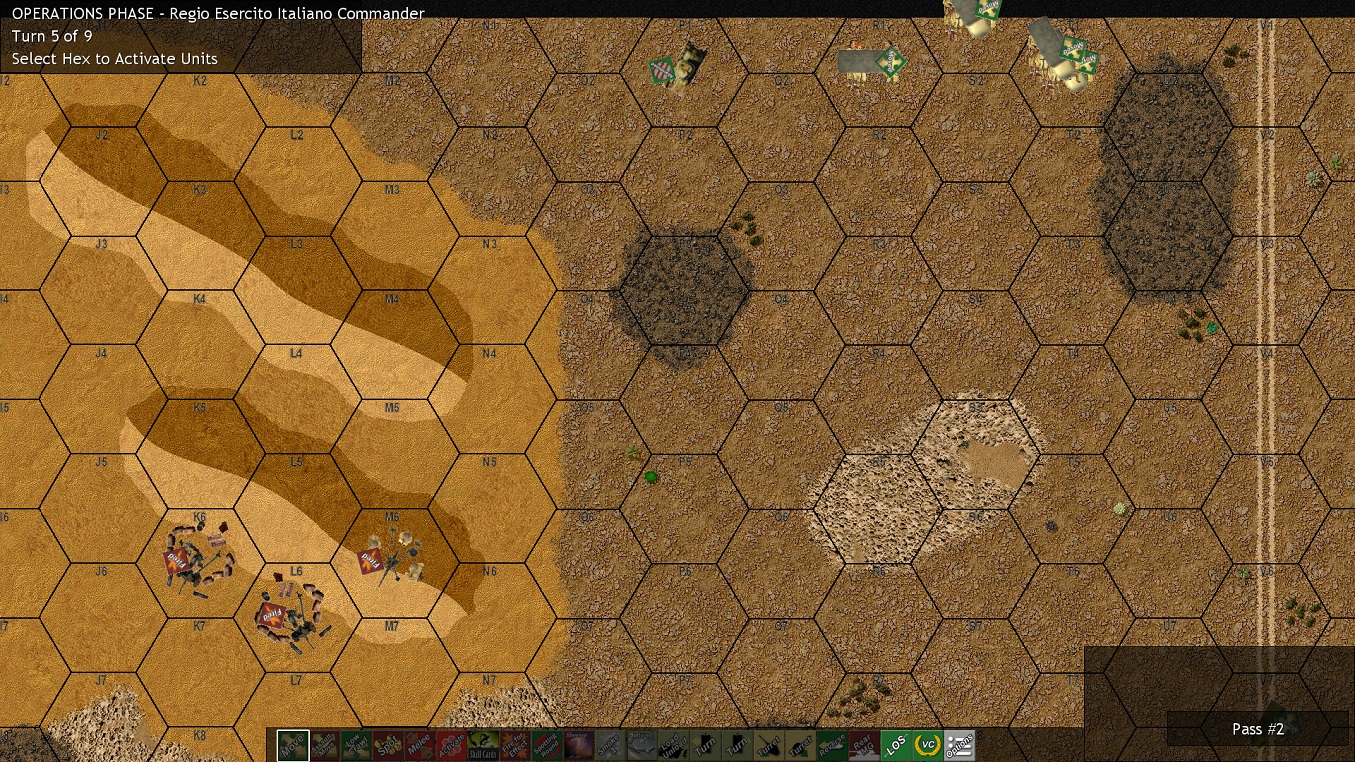Rotate left with the Turret icon
This screenshot has width=1355, height=762.
[x=768, y=745]
